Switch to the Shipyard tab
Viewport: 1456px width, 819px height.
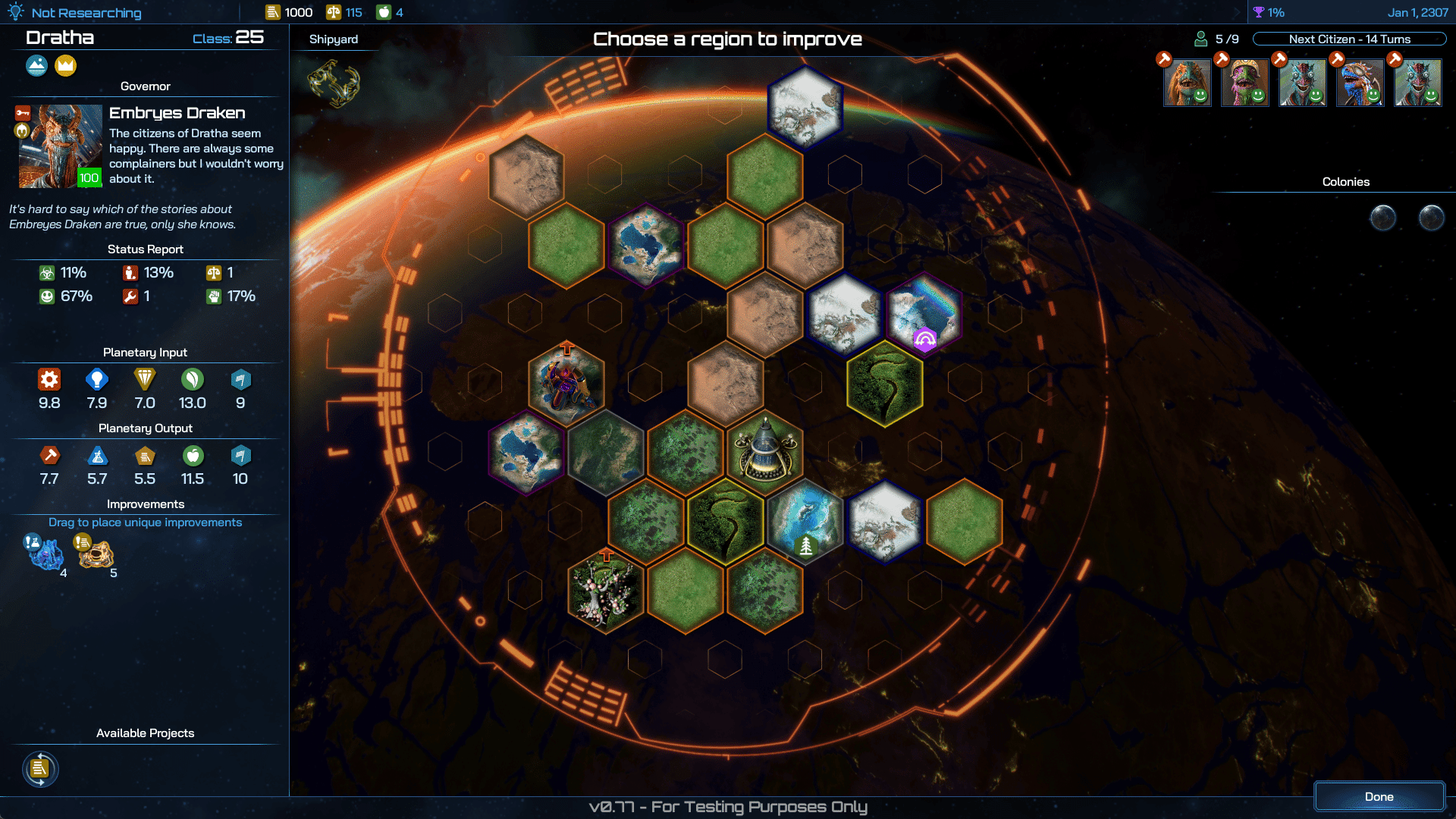click(x=334, y=39)
